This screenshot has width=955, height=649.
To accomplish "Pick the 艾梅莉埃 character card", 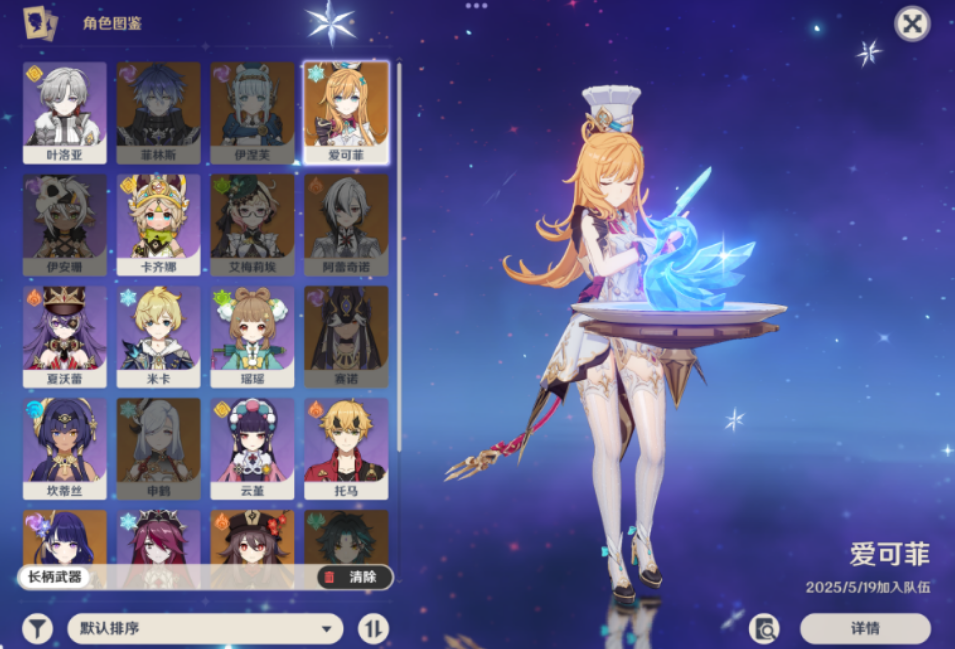I will click(x=252, y=225).
